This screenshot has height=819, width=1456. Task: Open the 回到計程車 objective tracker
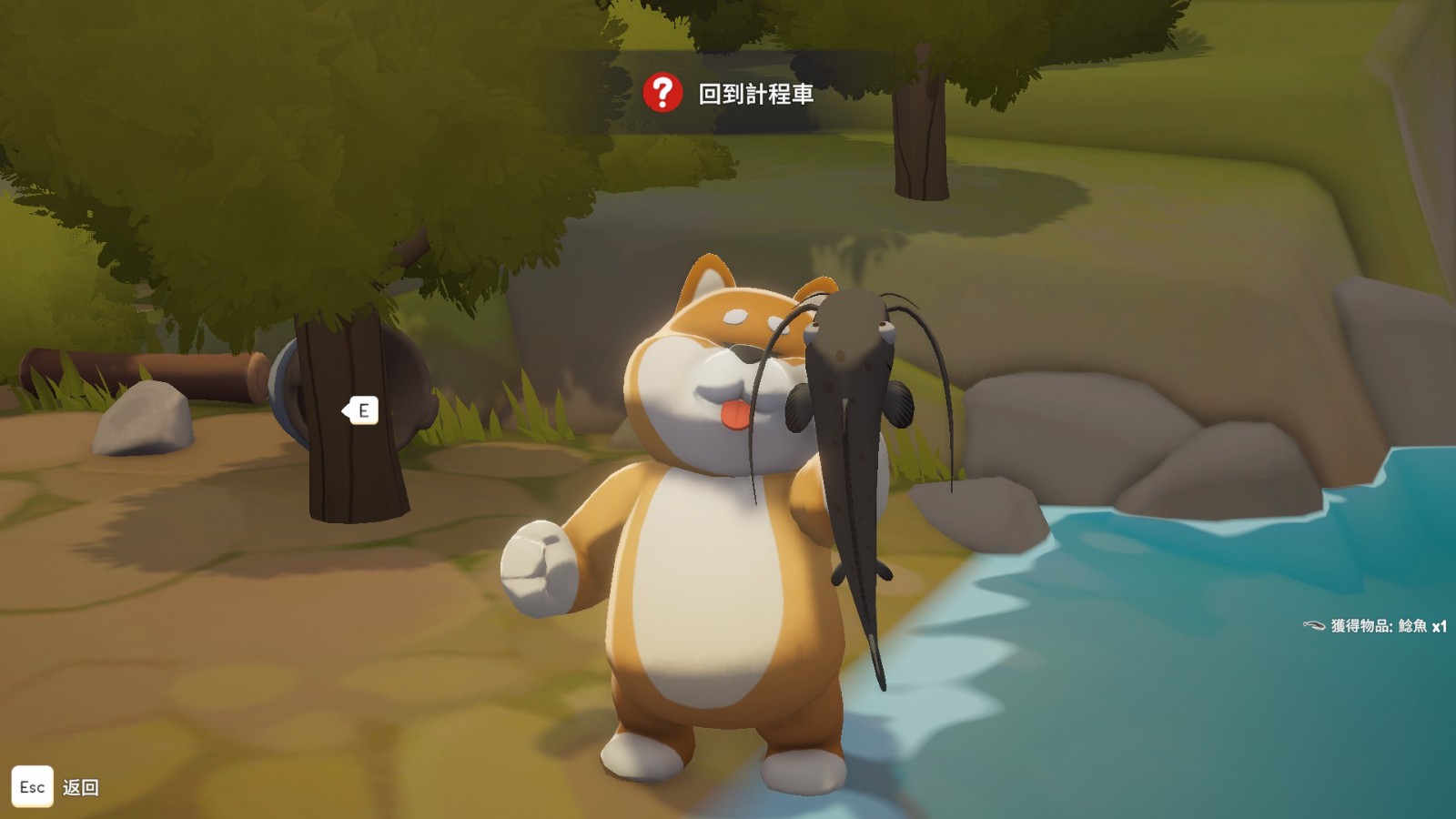728,94
